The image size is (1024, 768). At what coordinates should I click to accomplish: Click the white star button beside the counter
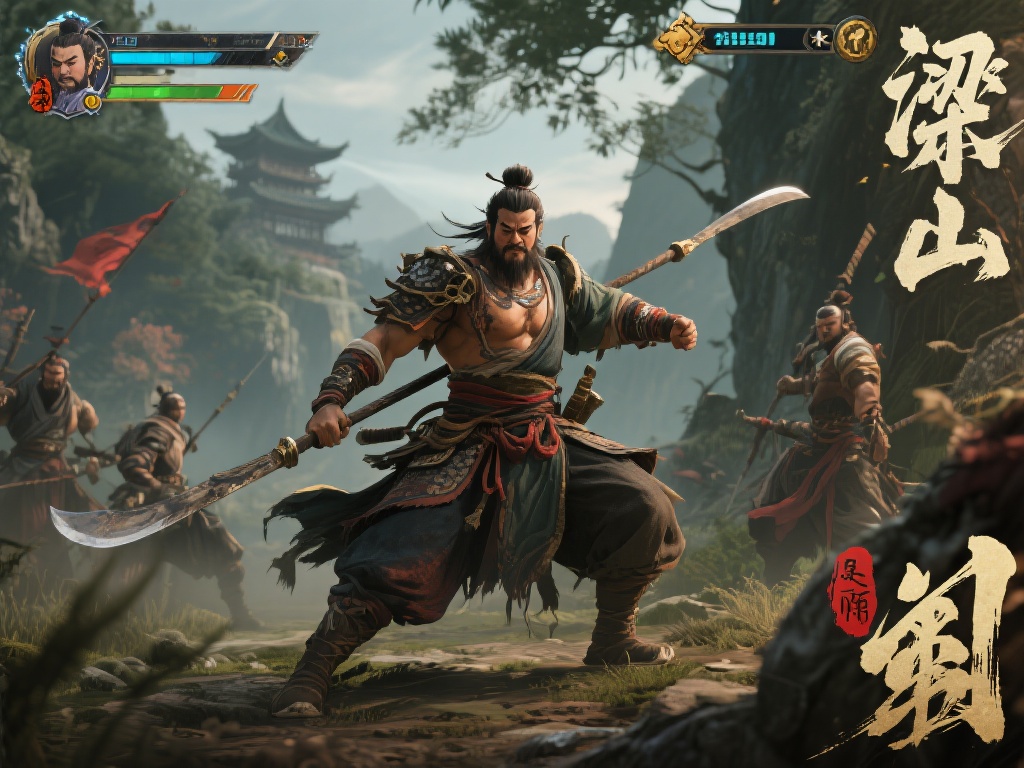pos(820,39)
